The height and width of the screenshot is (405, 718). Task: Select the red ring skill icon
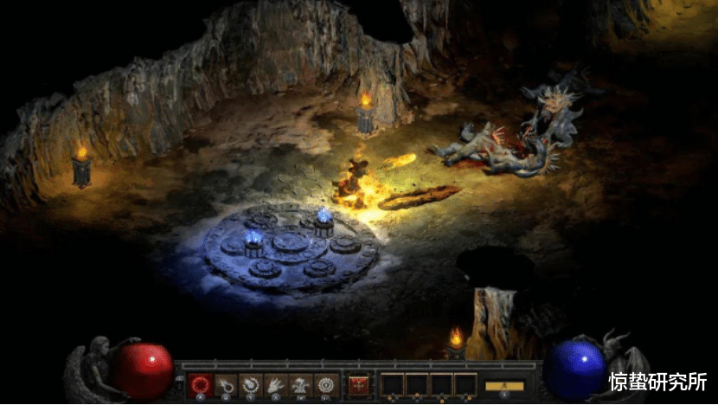point(200,383)
